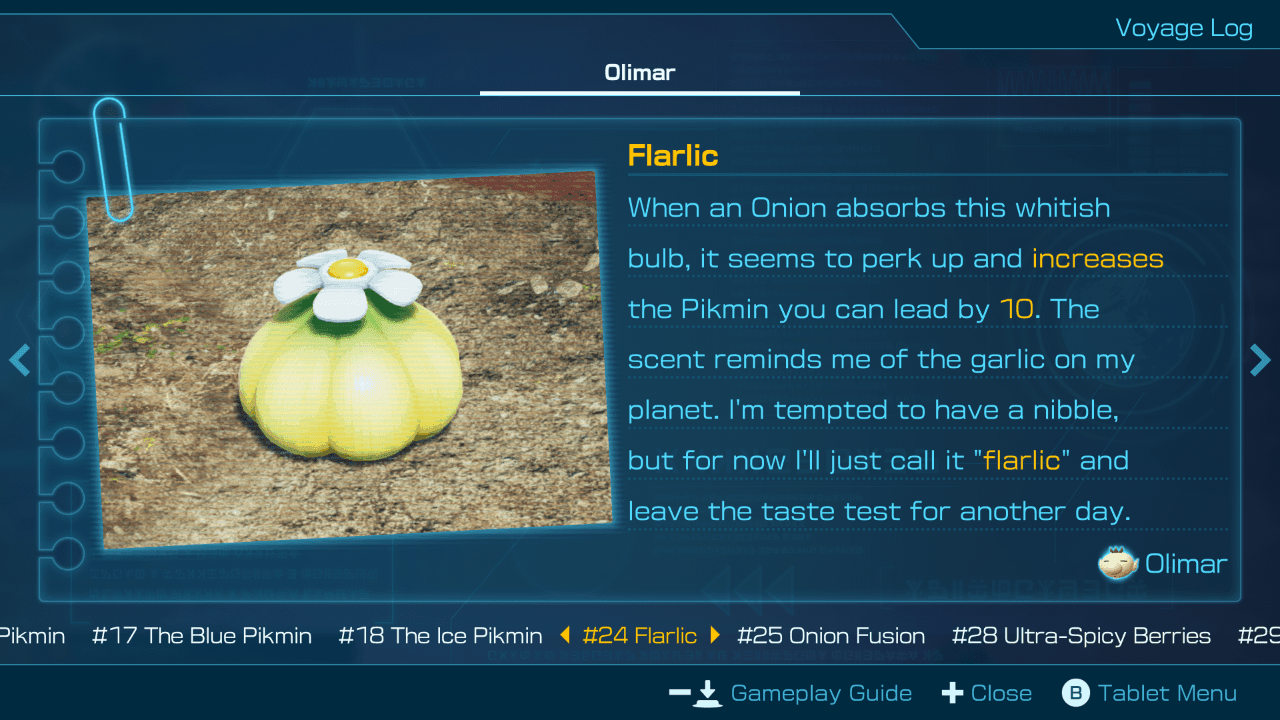The height and width of the screenshot is (720, 1280).
Task: Click the right page-turn chevron
Action: [1261, 360]
